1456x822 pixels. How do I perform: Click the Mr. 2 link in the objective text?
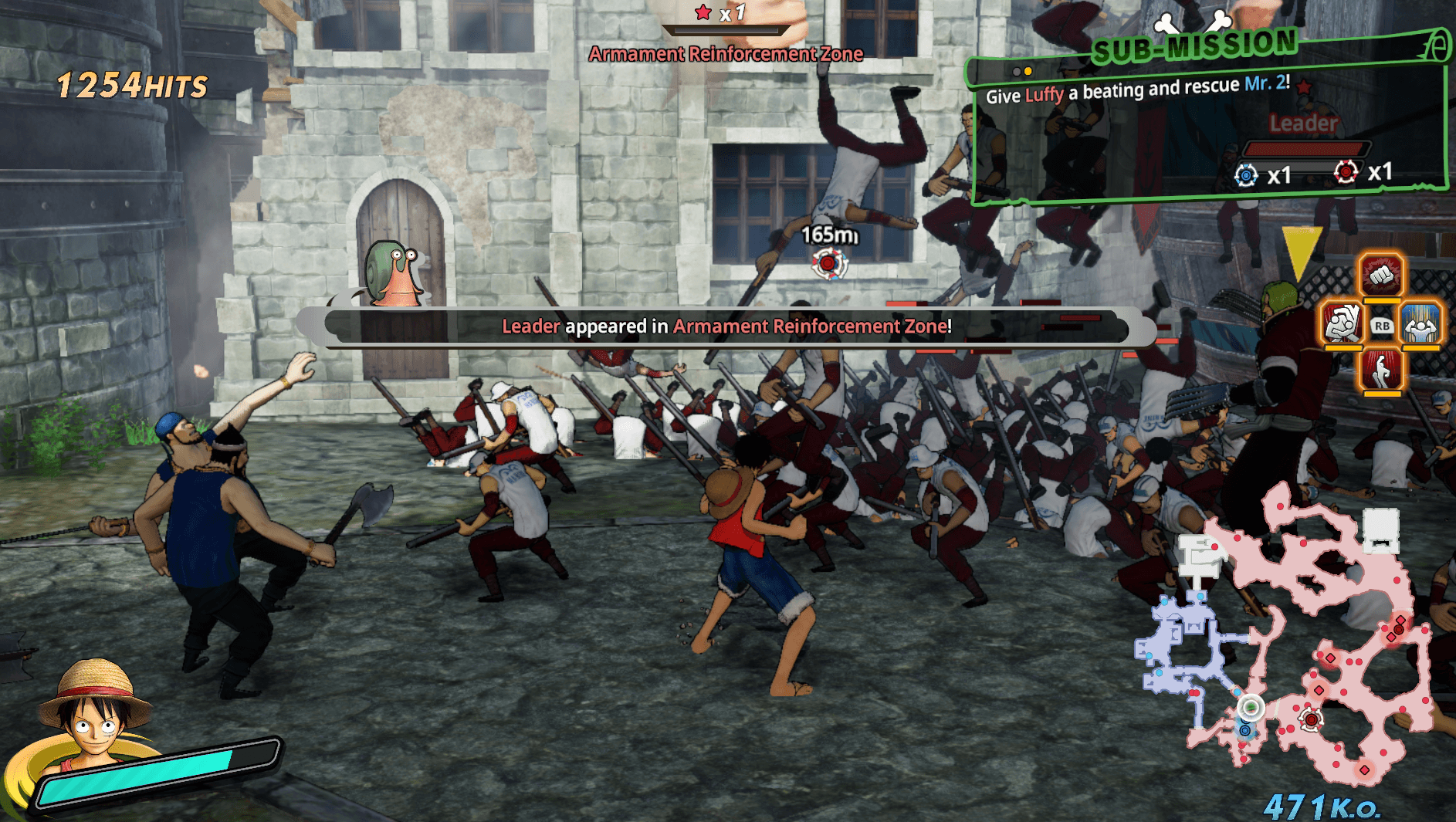[x=1266, y=85]
